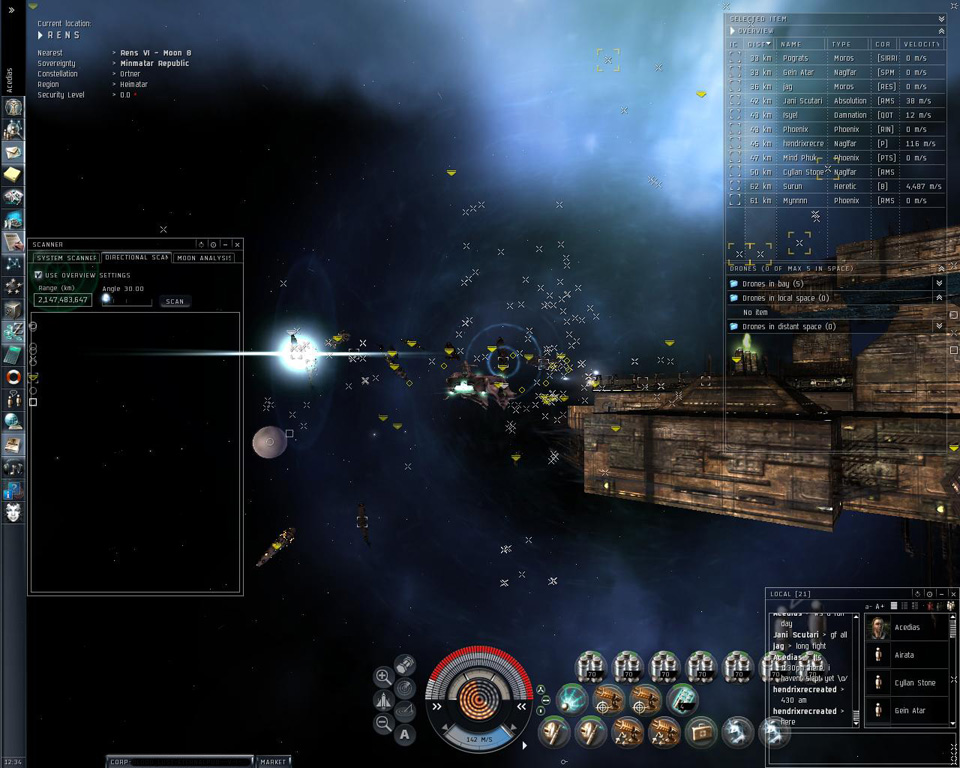Click the Scan button in the scanner
This screenshot has width=960, height=768.
click(x=175, y=301)
